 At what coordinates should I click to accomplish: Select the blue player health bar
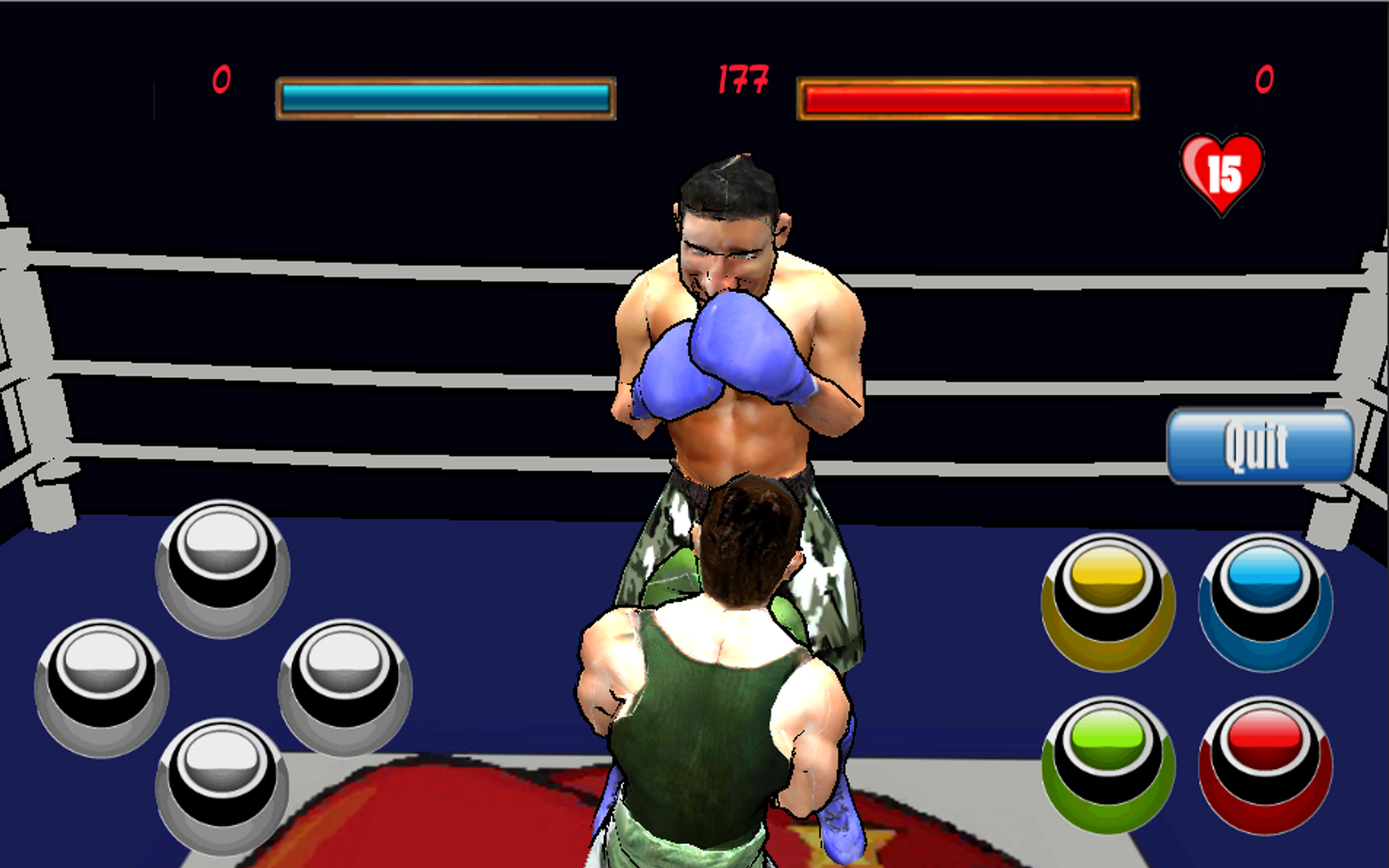click(x=445, y=95)
